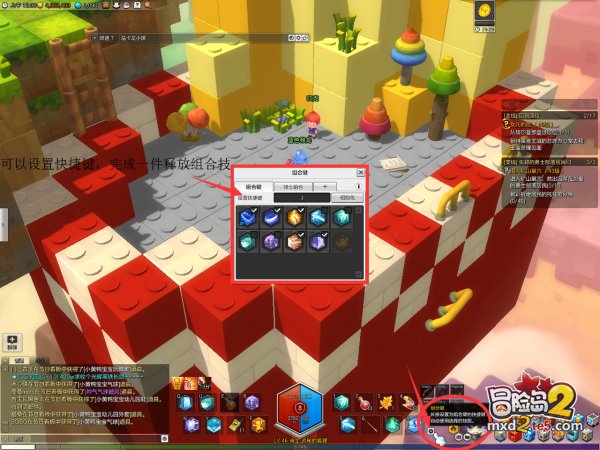The height and width of the screenshot is (450, 600).
Task: Open the info icon in combo window
Action: (x=359, y=186)
